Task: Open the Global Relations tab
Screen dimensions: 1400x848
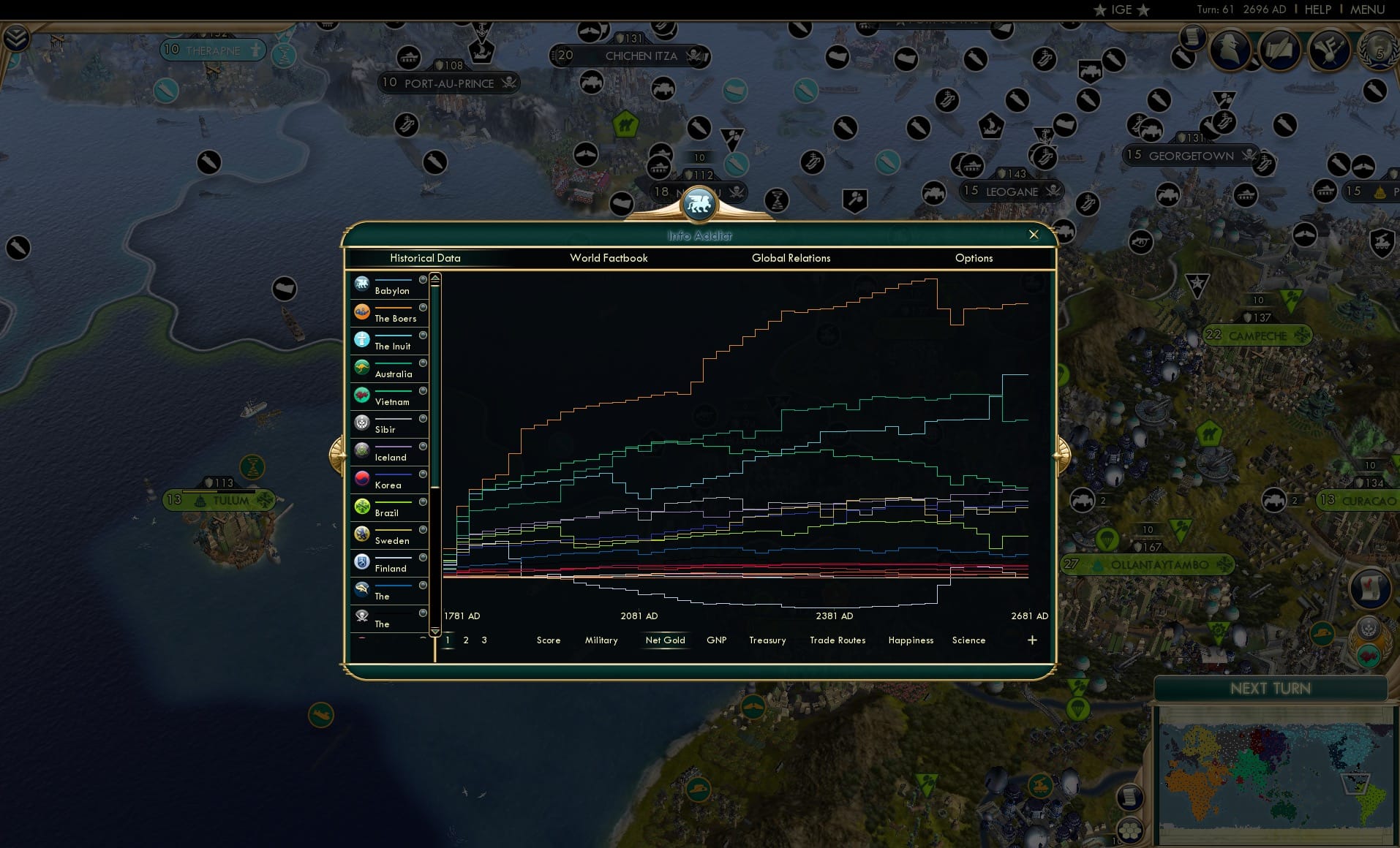Action: 790,258
